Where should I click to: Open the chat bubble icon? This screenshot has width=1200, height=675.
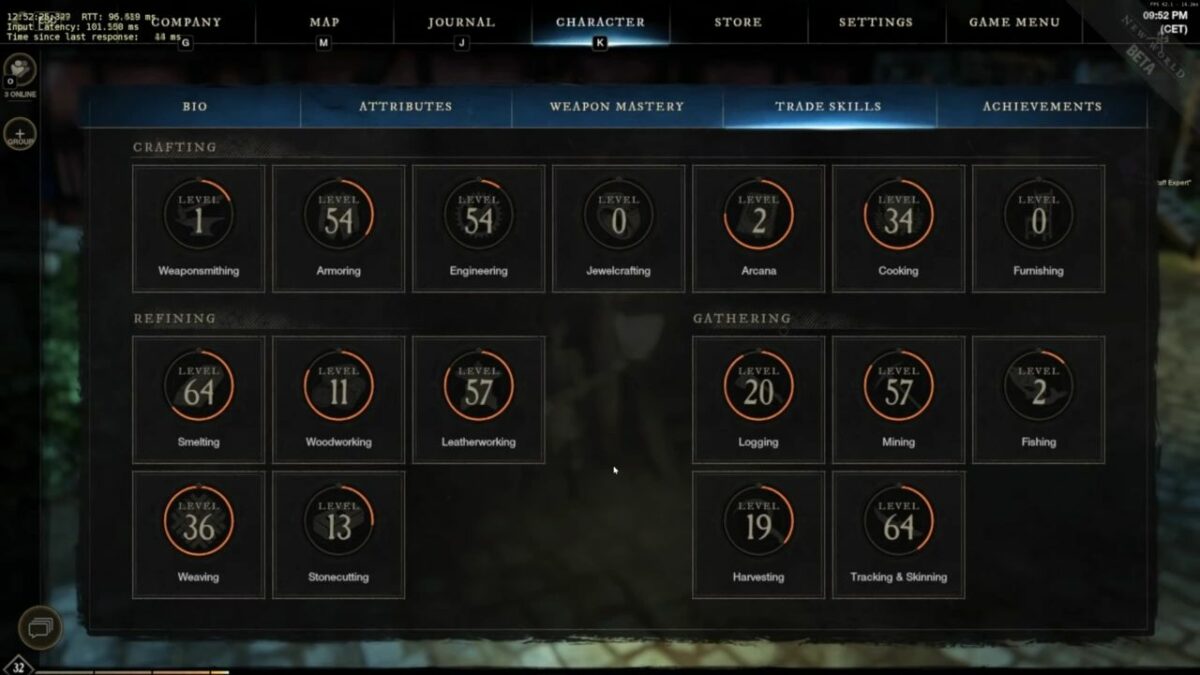pos(40,627)
